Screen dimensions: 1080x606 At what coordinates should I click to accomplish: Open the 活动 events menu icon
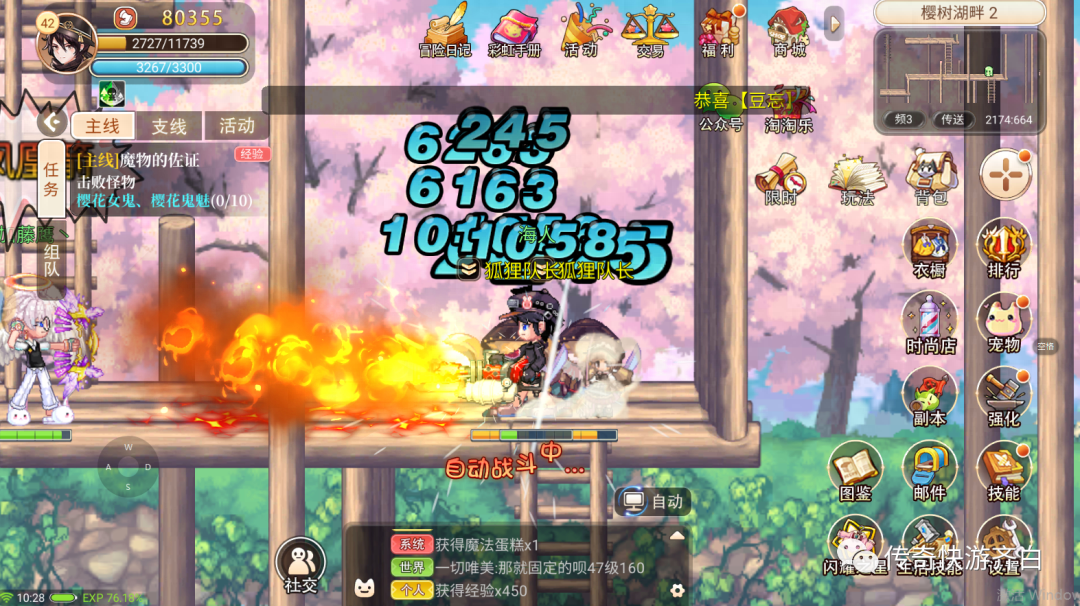[x=580, y=30]
